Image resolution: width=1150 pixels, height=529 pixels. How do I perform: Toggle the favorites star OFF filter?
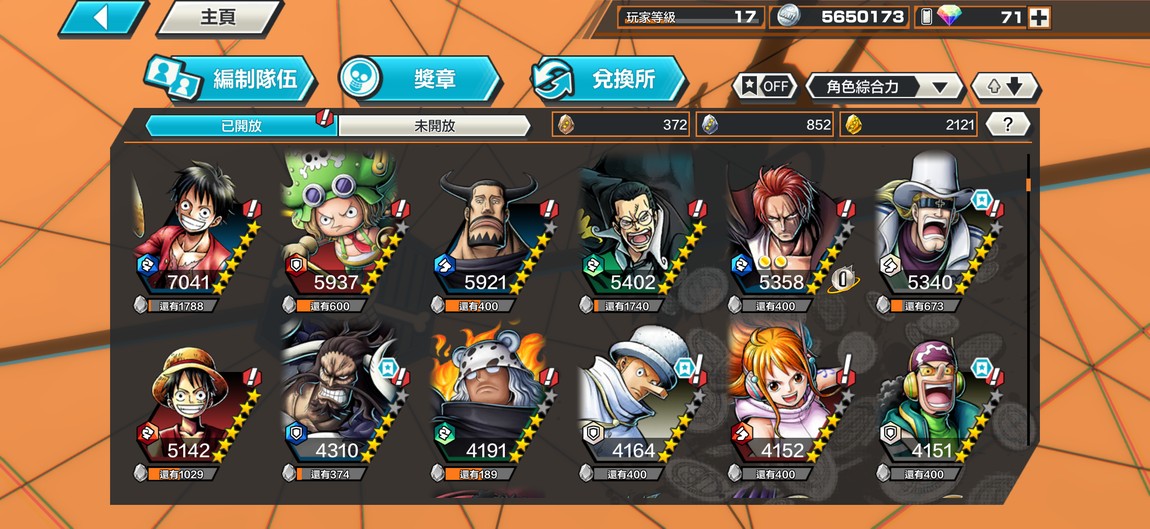(x=765, y=86)
